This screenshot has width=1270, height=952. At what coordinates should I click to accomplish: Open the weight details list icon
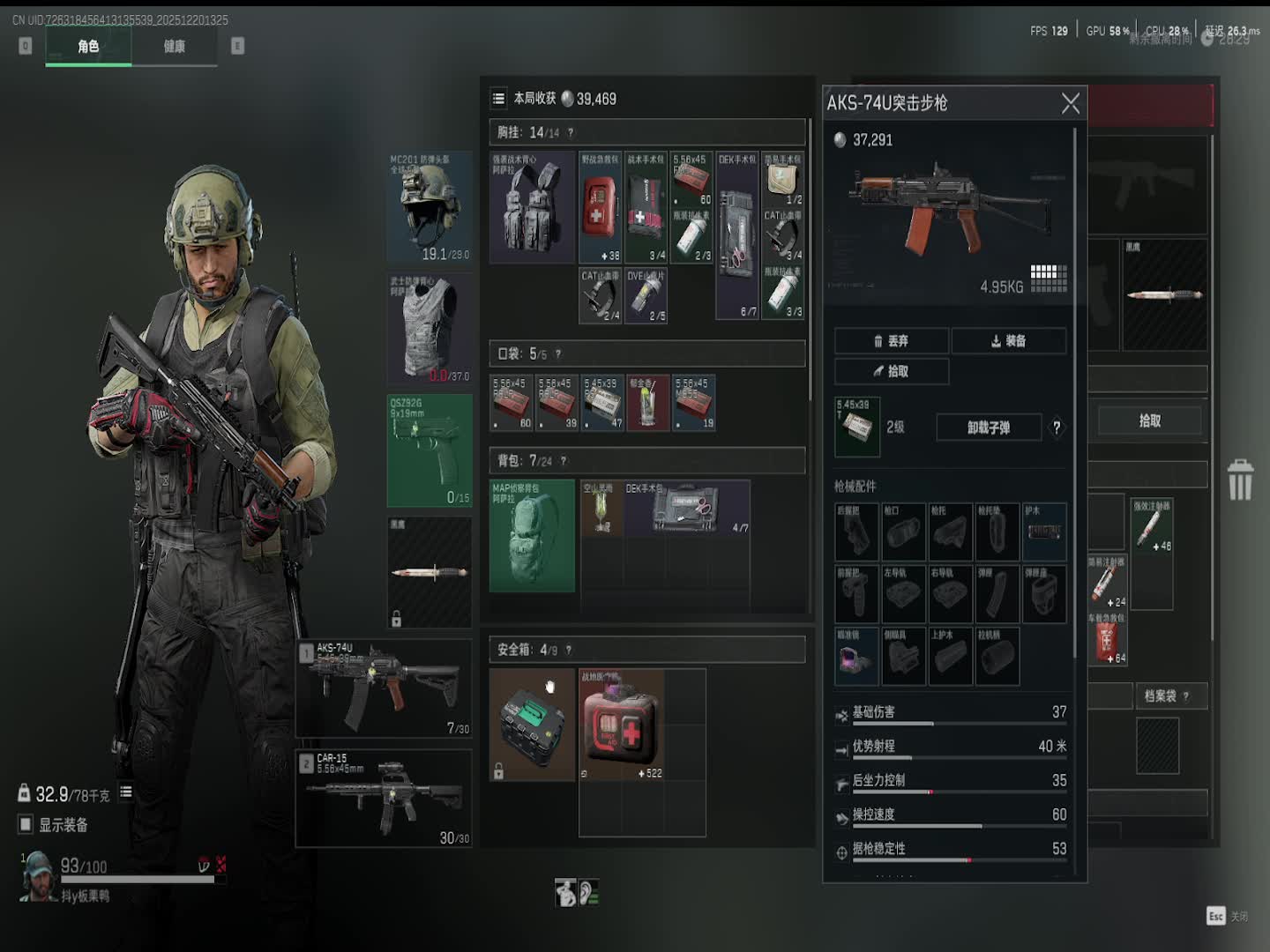[x=126, y=792]
